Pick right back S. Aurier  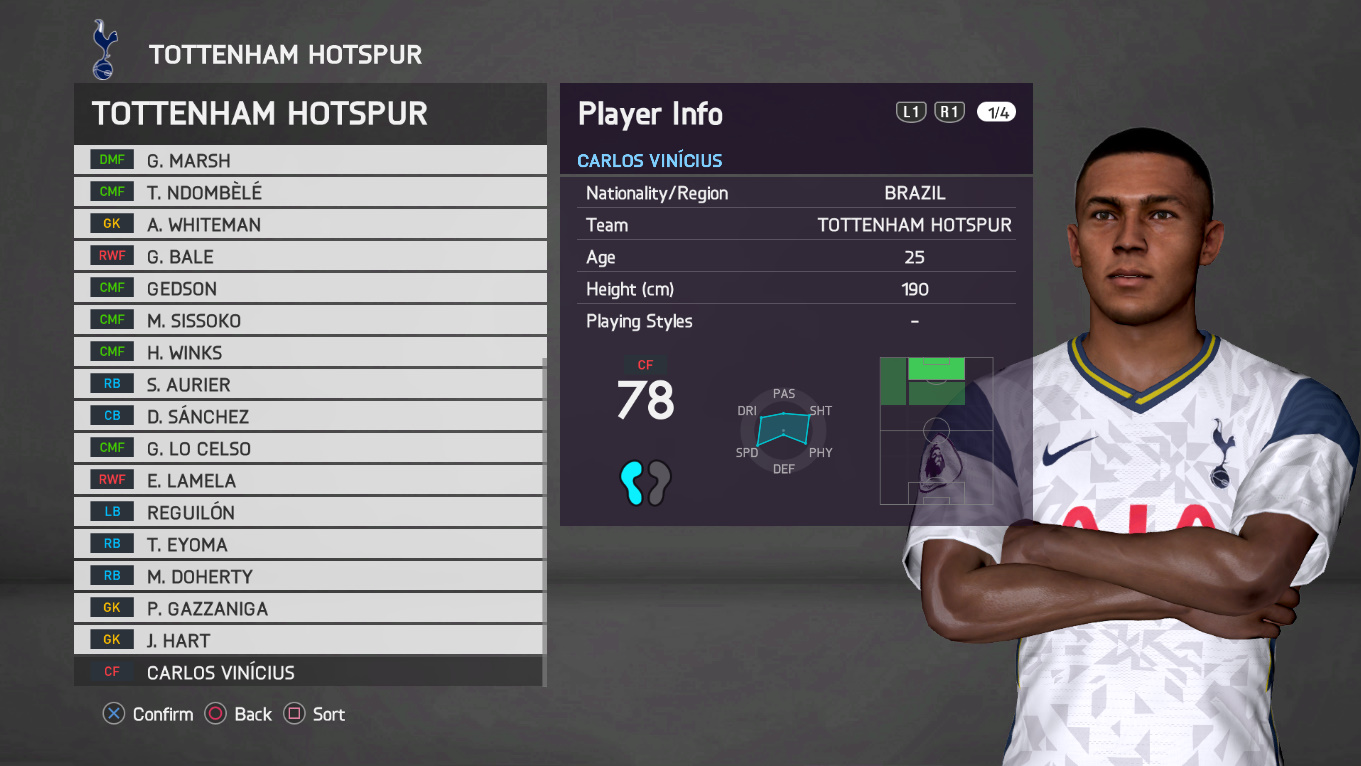(x=310, y=384)
